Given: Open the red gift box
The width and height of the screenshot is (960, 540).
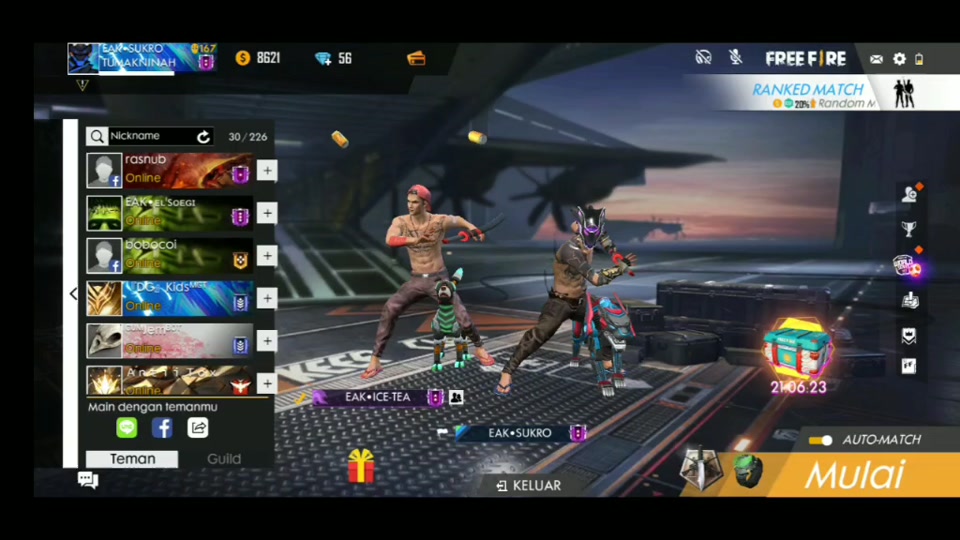Looking at the screenshot, I should (360, 466).
